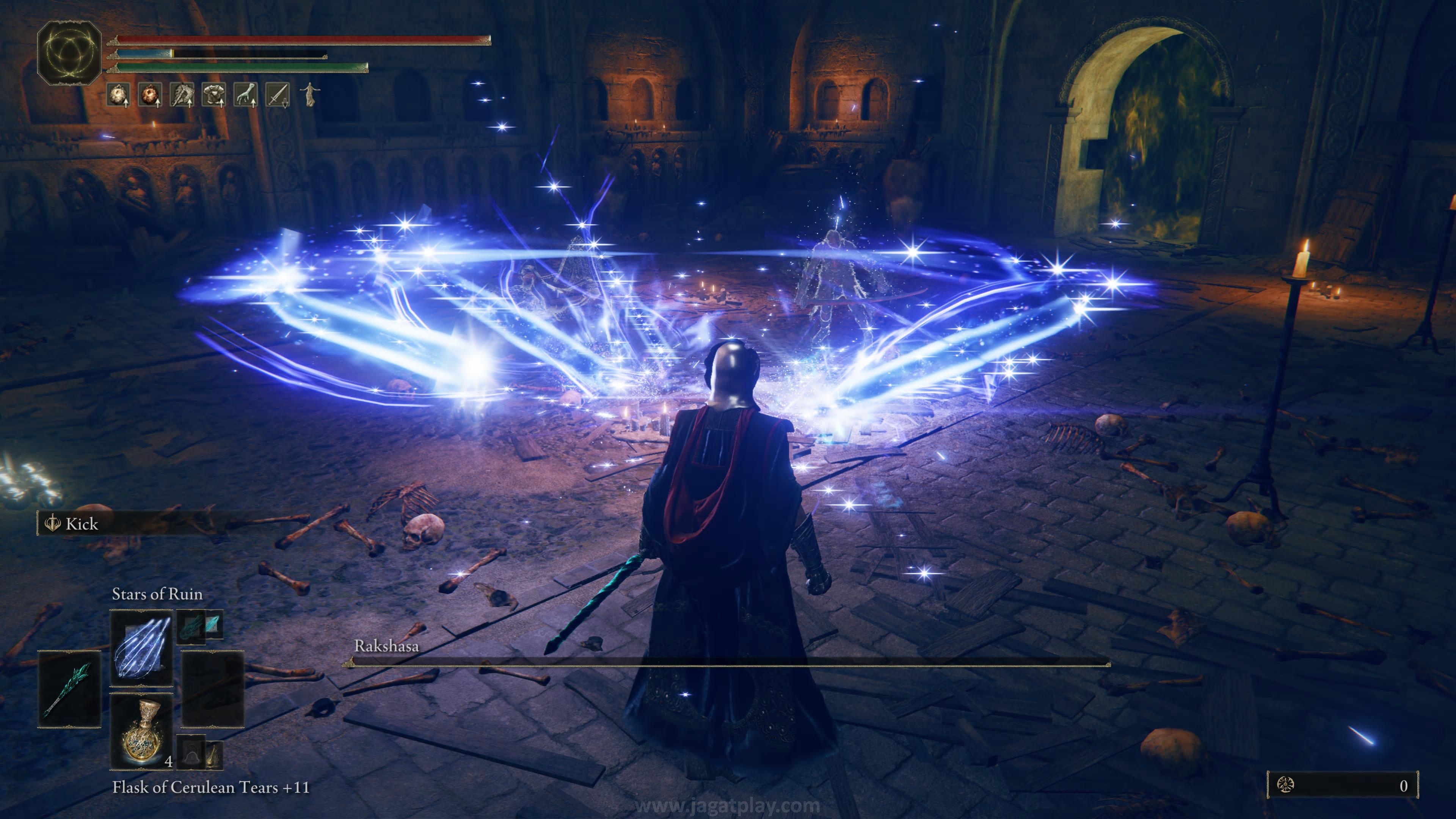Inspect the orange-red orb buff icon
Screen dimensions: 1456x819
click(x=151, y=95)
